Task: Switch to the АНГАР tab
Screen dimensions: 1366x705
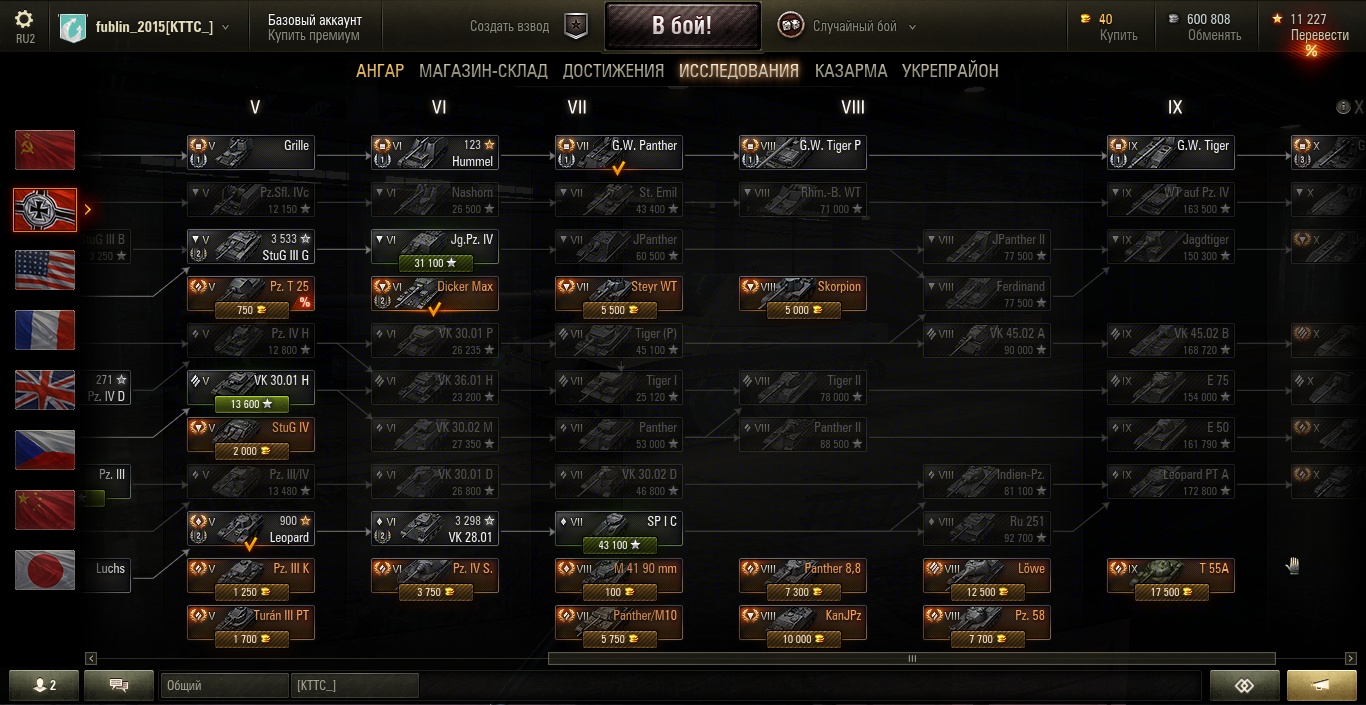Action: point(380,71)
